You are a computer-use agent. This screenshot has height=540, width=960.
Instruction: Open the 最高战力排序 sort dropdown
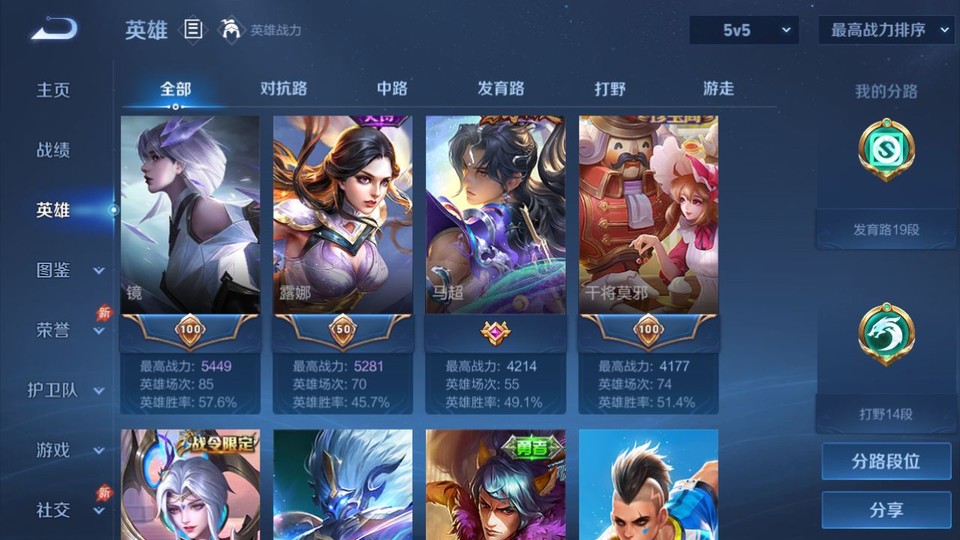click(x=886, y=30)
